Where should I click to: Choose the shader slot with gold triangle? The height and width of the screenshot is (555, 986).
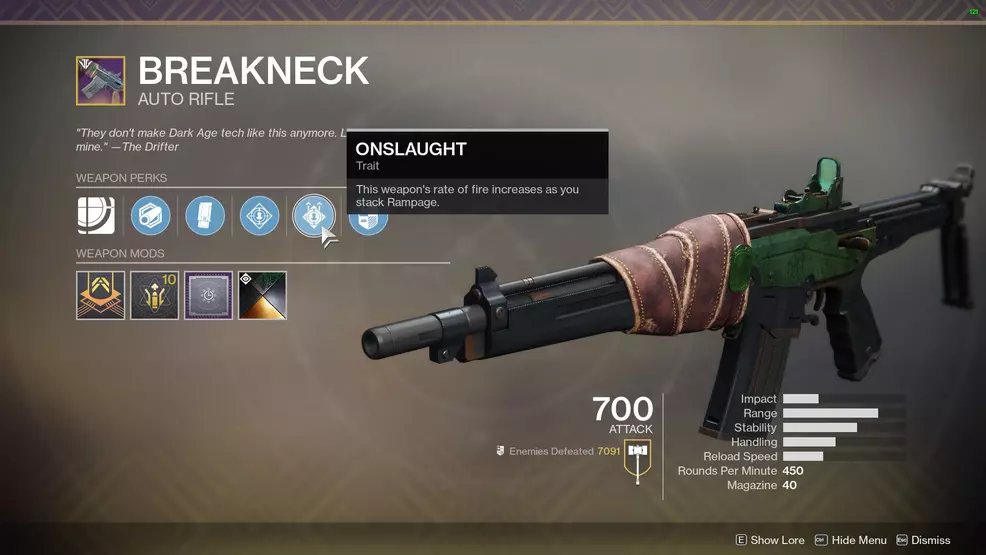262,295
